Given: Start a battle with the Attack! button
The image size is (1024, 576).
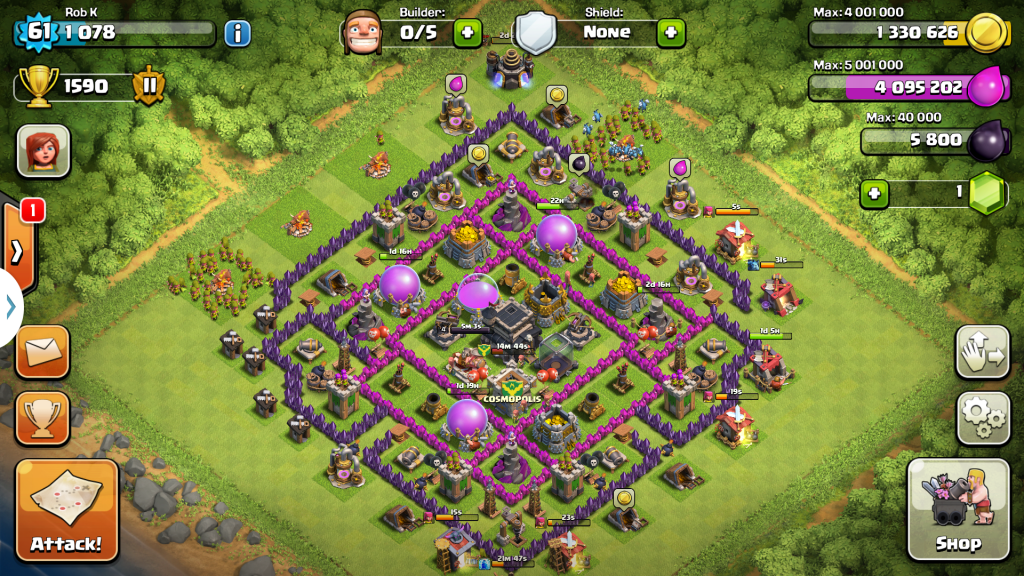Looking at the screenshot, I should 66,510.
